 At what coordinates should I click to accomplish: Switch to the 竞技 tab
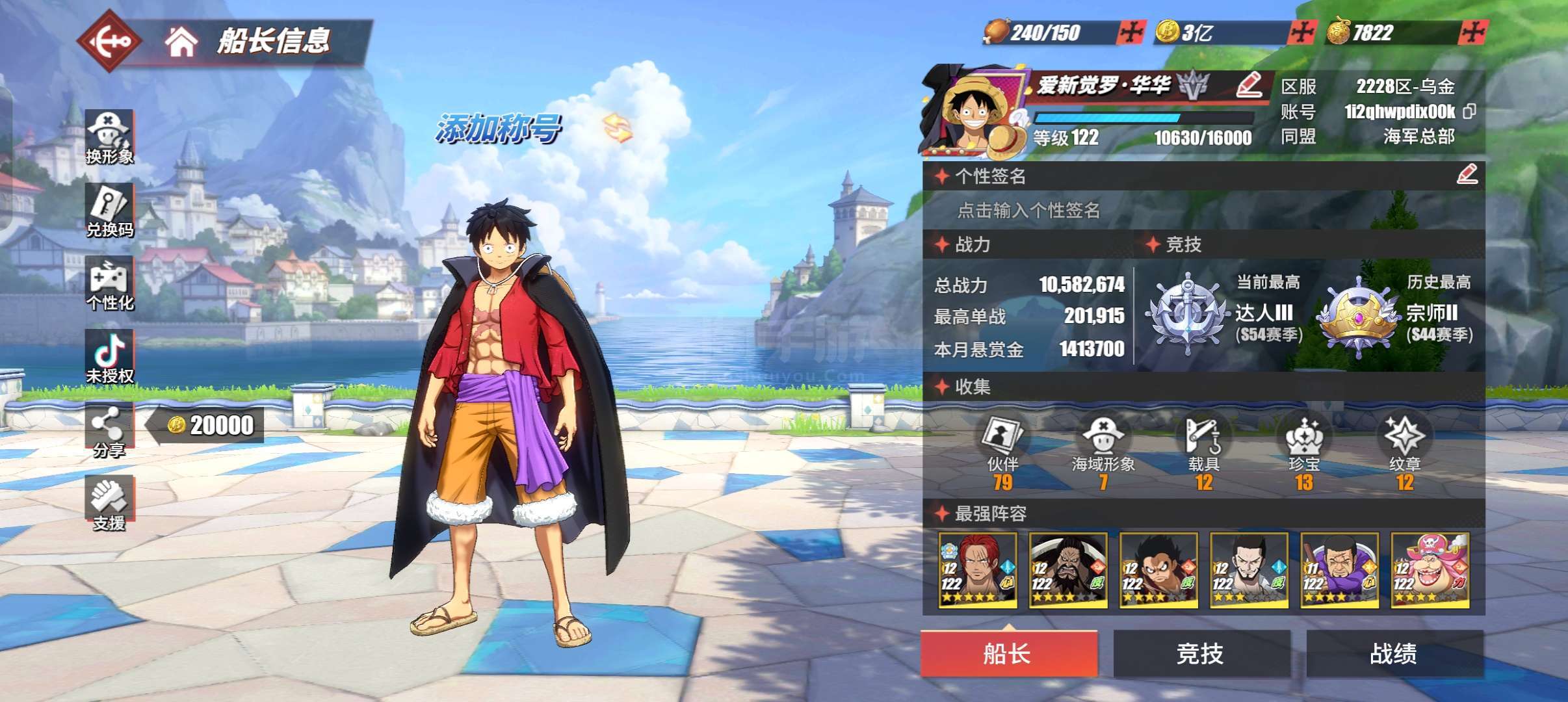[1201, 653]
